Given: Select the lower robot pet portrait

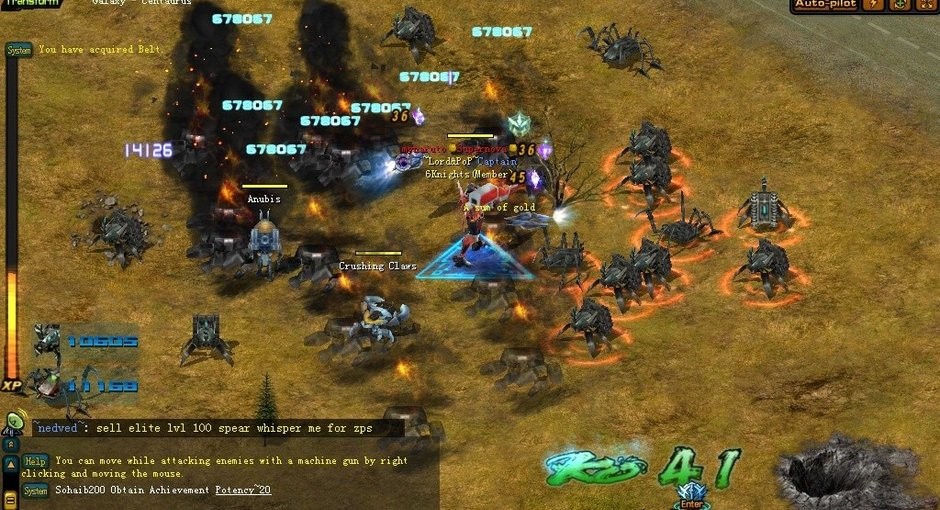Looking at the screenshot, I should coord(46,383).
